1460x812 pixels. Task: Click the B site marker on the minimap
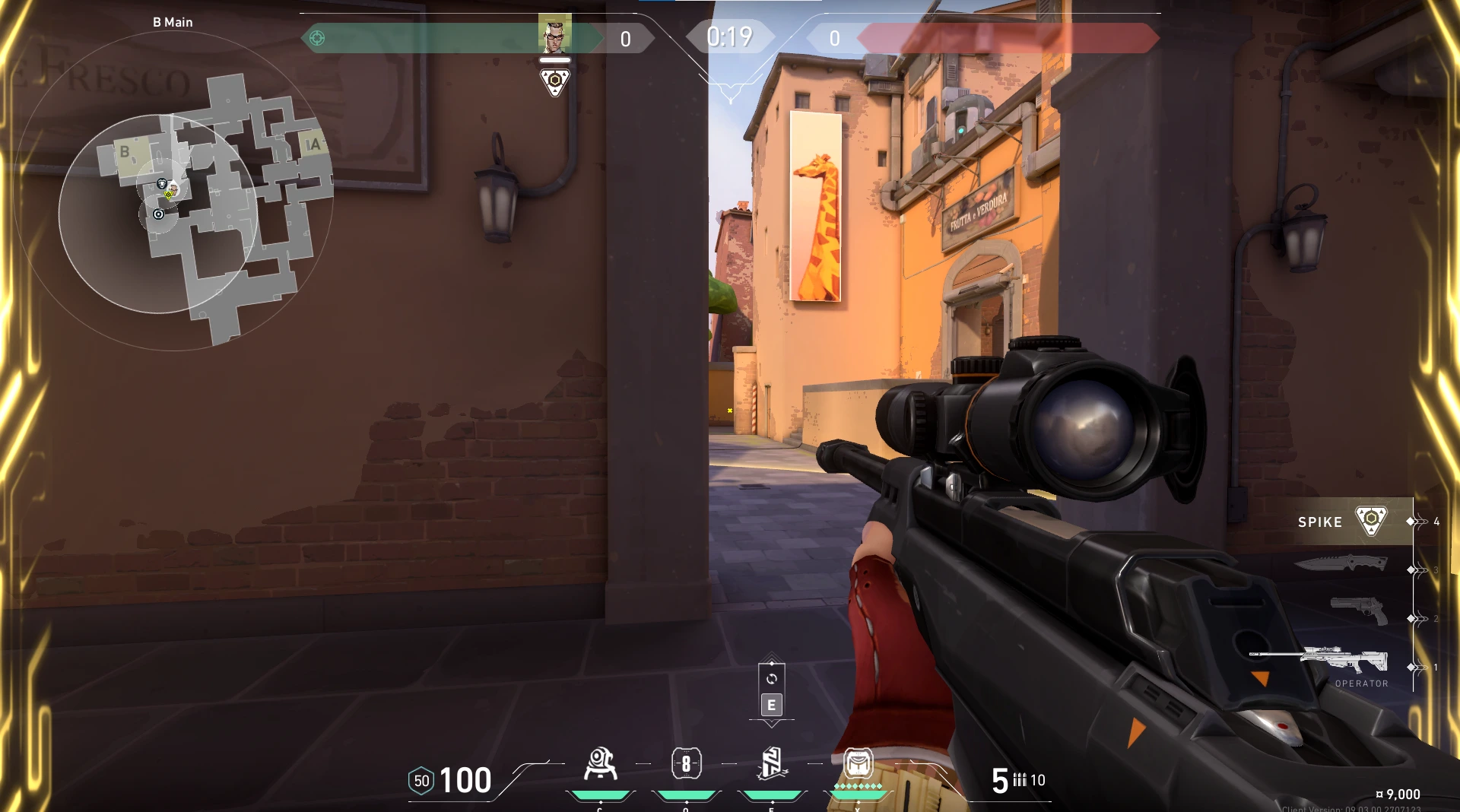click(x=125, y=152)
